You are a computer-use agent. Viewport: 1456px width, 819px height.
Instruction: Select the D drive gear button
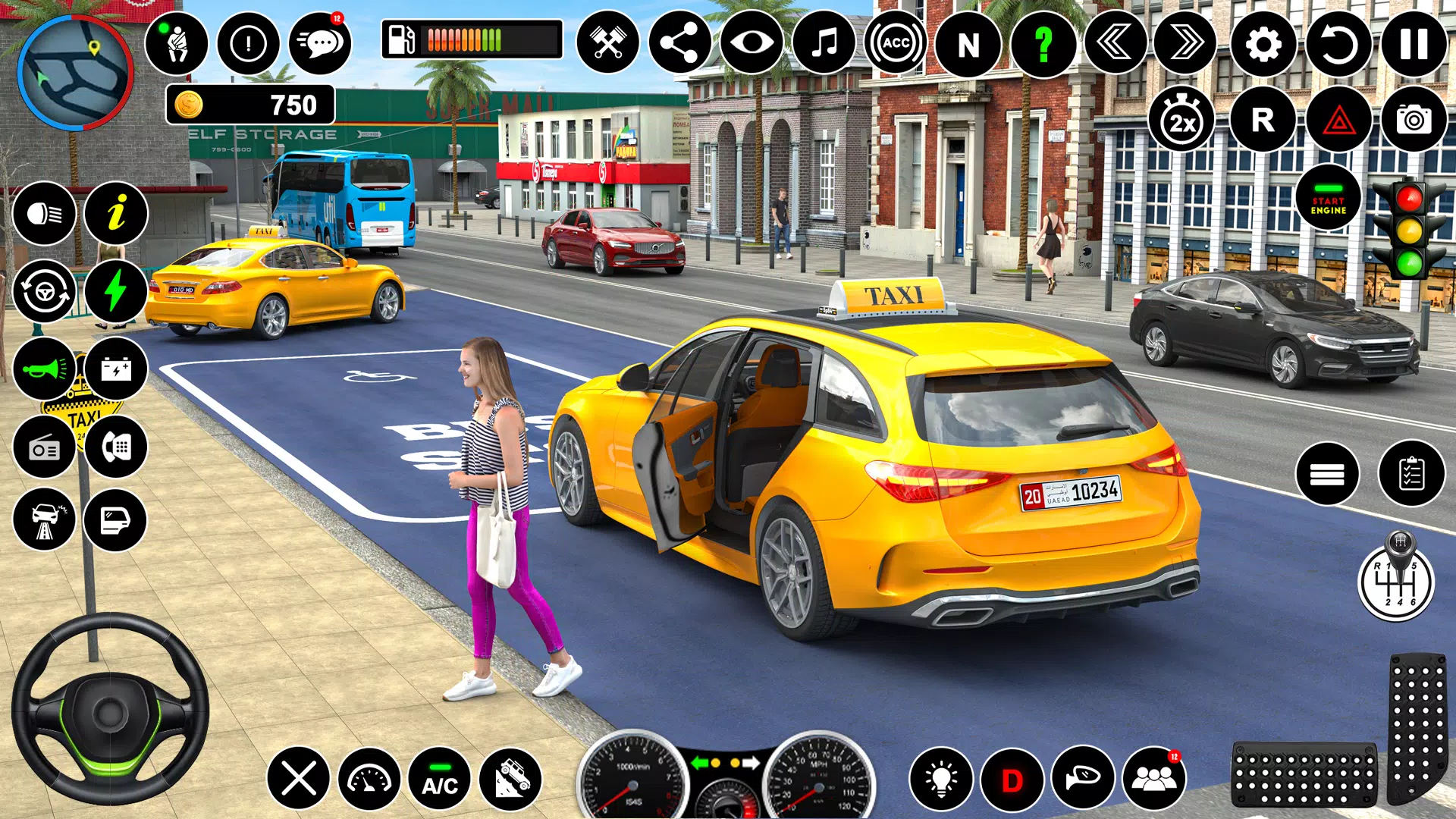(1012, 779)
